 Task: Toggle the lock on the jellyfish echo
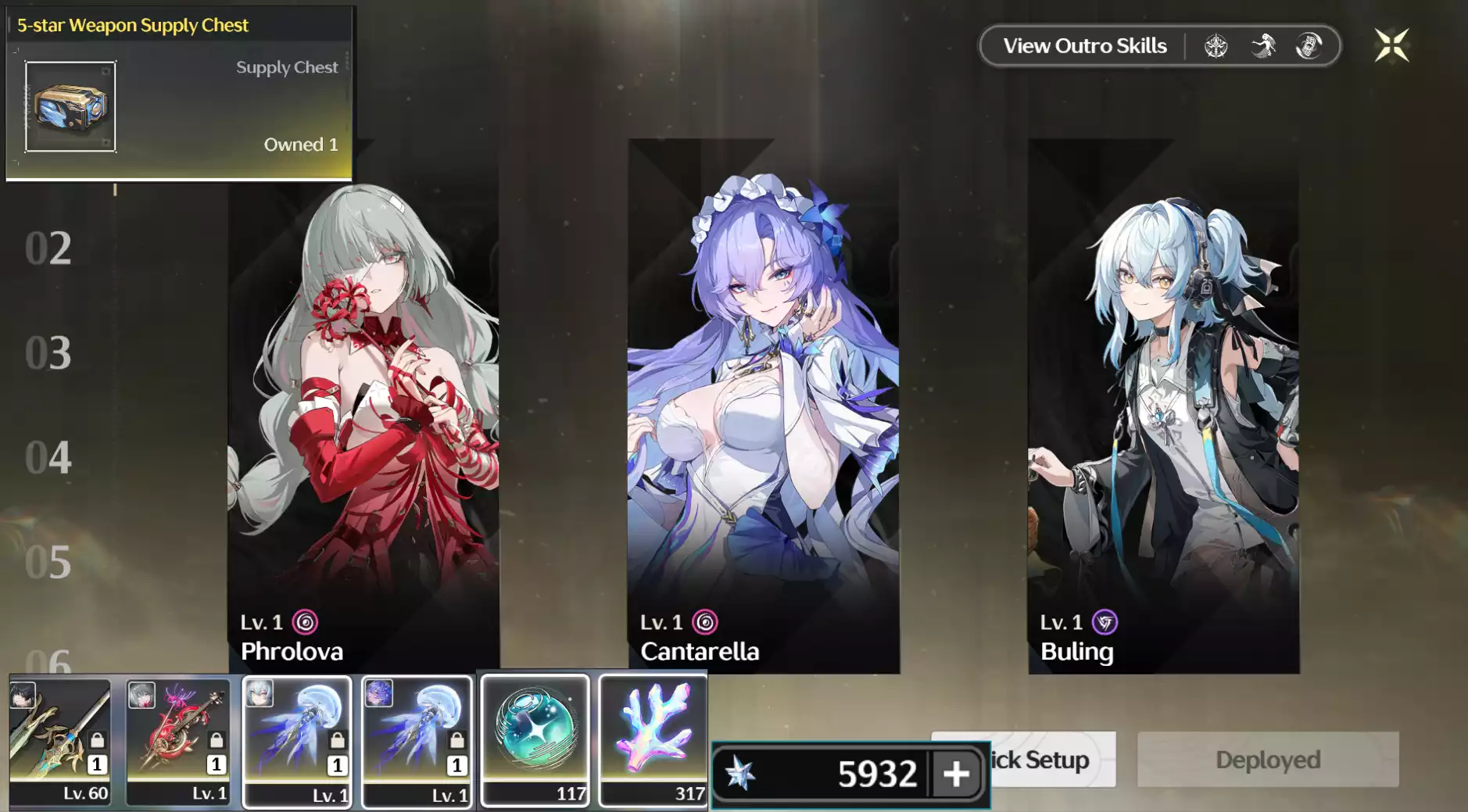pyautogui.click(x=336, y=740)
